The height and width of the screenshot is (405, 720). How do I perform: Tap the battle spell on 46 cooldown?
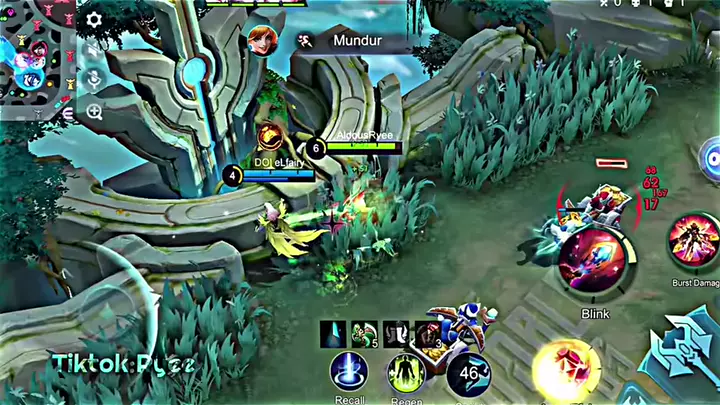point(468,374)
